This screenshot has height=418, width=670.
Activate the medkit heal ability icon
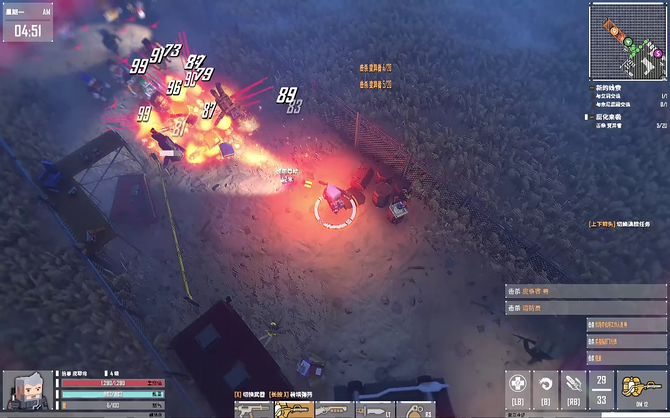[x=517, y=385]
